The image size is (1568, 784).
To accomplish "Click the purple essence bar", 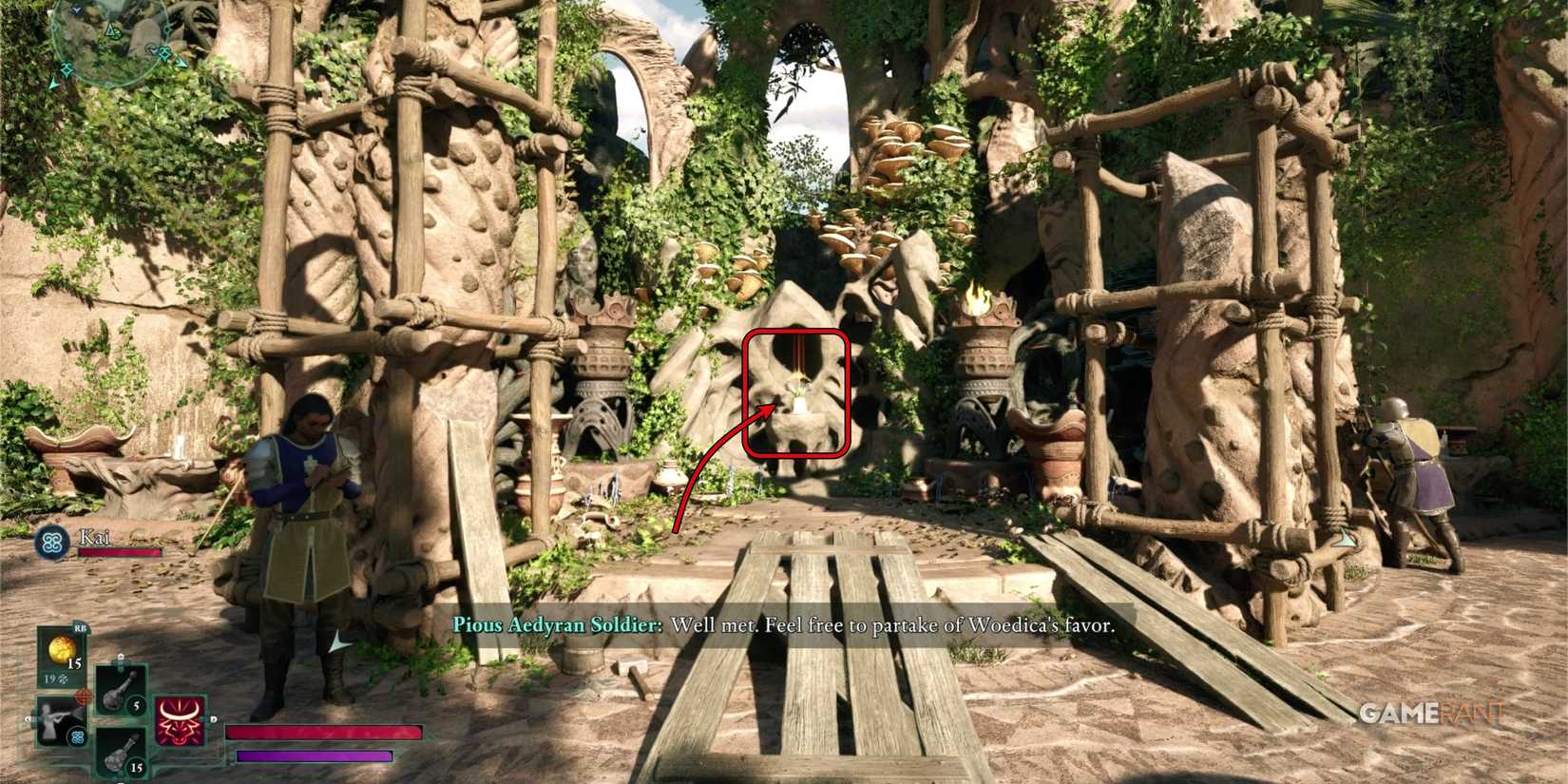I will pyautogui.click(x=314, y=757).
